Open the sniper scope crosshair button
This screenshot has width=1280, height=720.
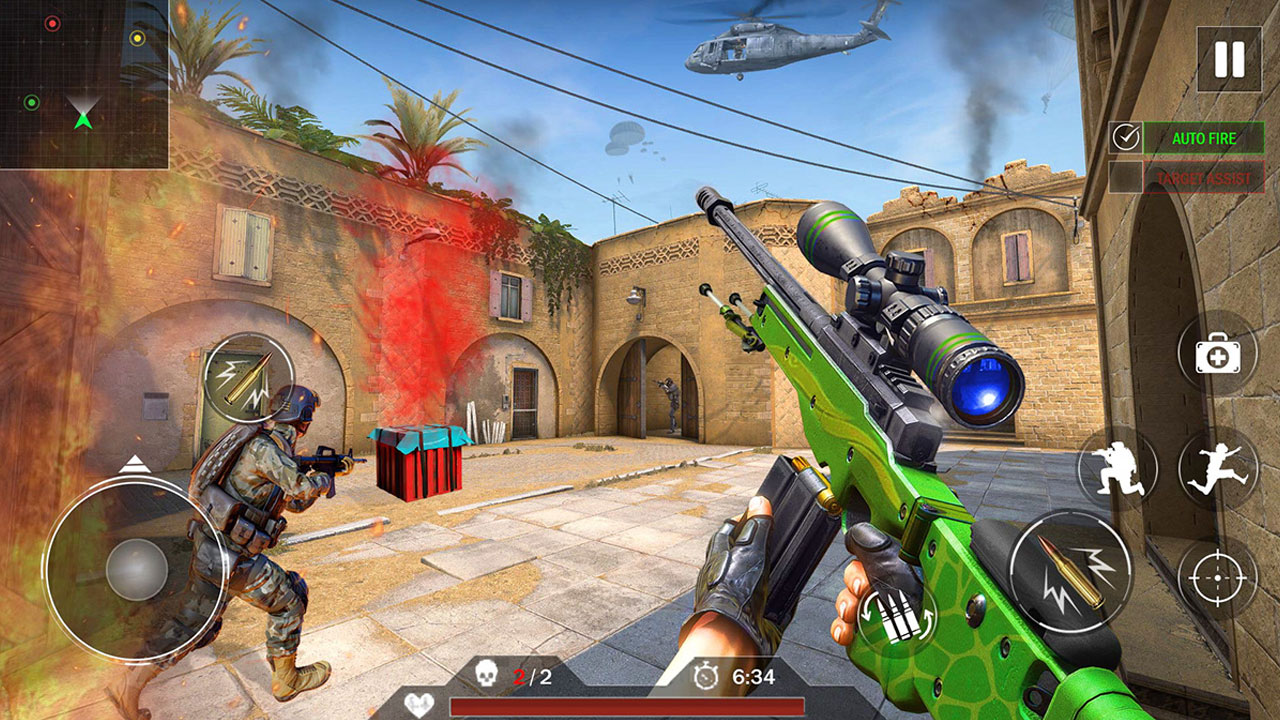pos(1217,578)
